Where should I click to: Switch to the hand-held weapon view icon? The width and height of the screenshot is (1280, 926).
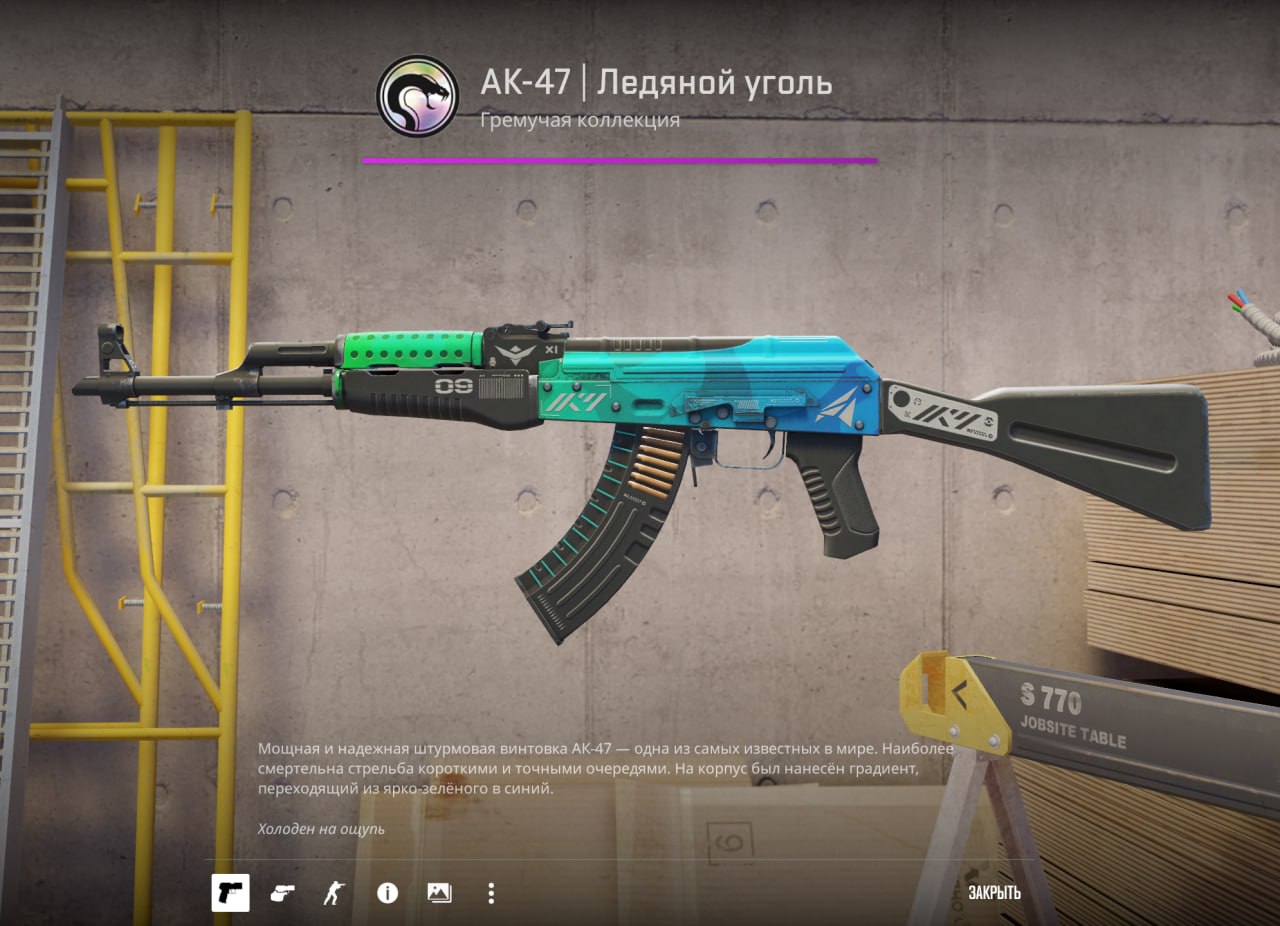click(x=282, y=893)
